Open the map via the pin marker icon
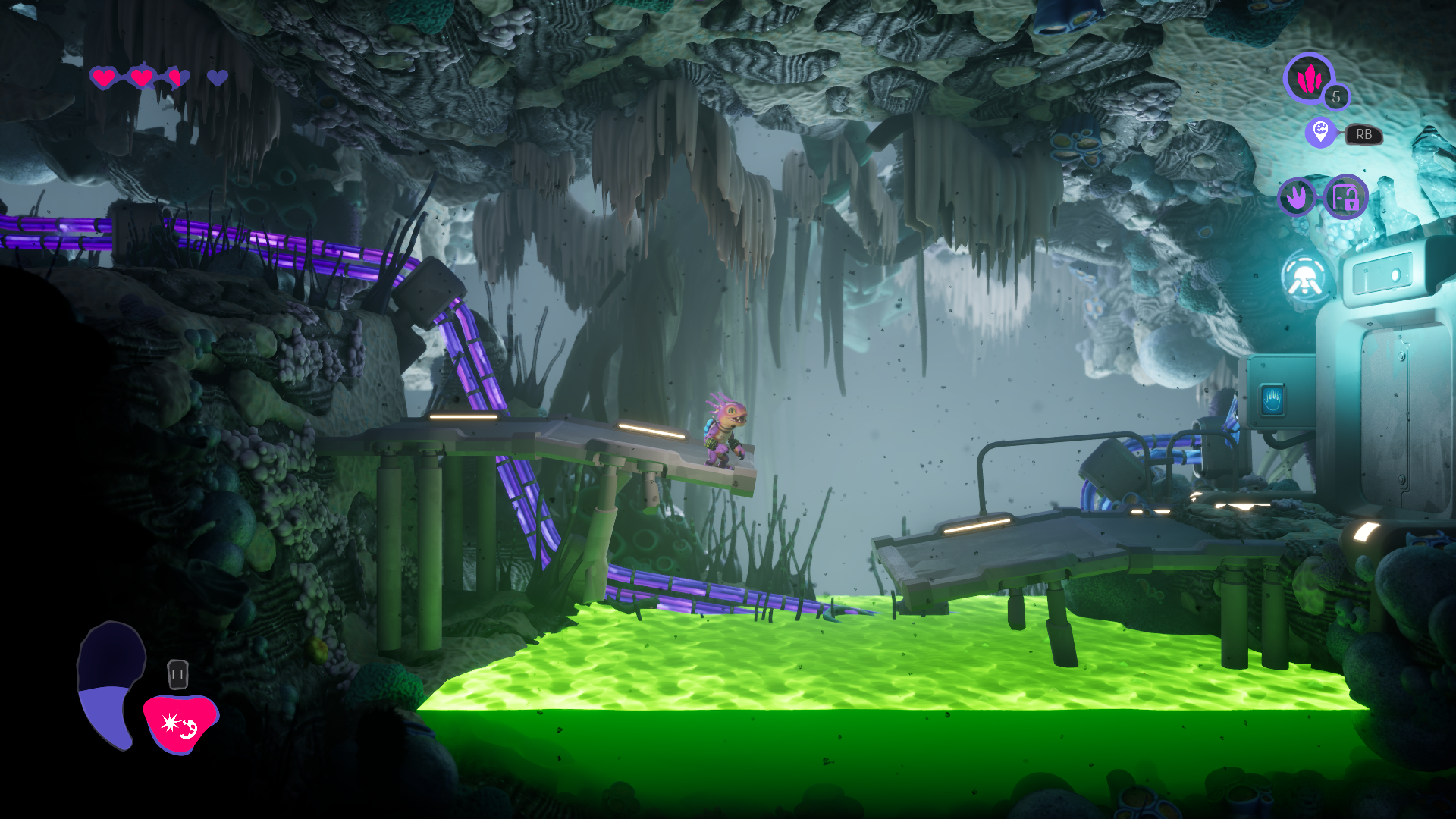The image size is (1456, 819). pyautogui.click(x=1320, y=133)
